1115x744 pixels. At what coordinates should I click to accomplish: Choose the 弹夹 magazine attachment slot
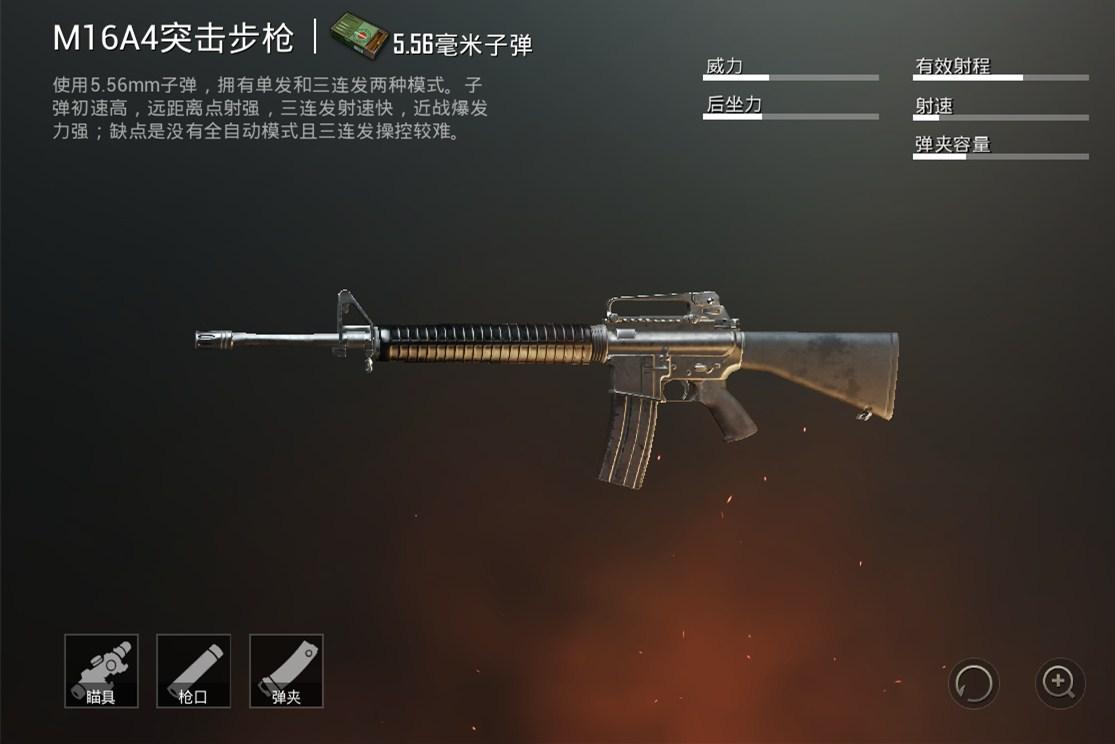[286, 671]
